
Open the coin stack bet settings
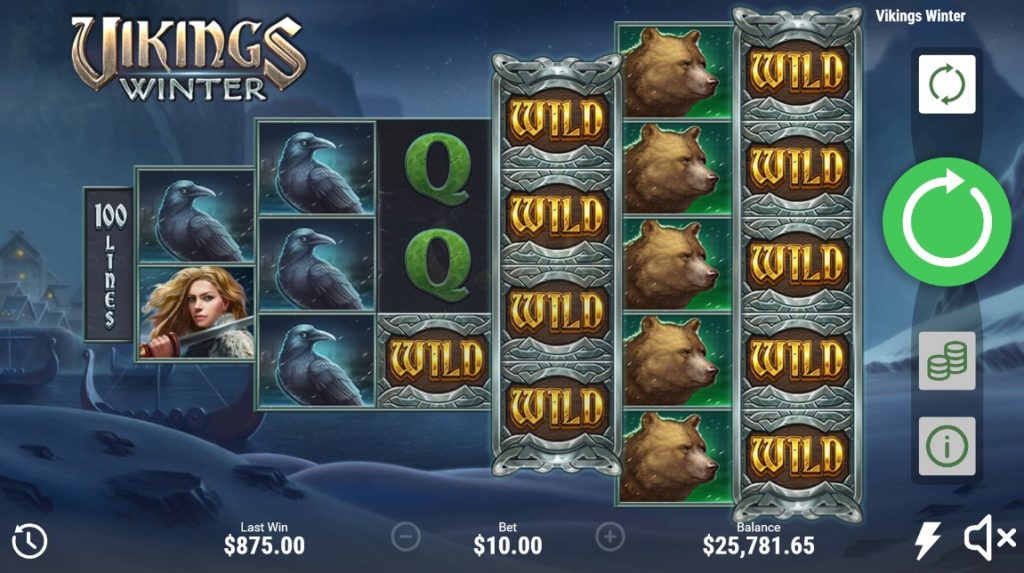pyautogui.click(x=946, y=361)
